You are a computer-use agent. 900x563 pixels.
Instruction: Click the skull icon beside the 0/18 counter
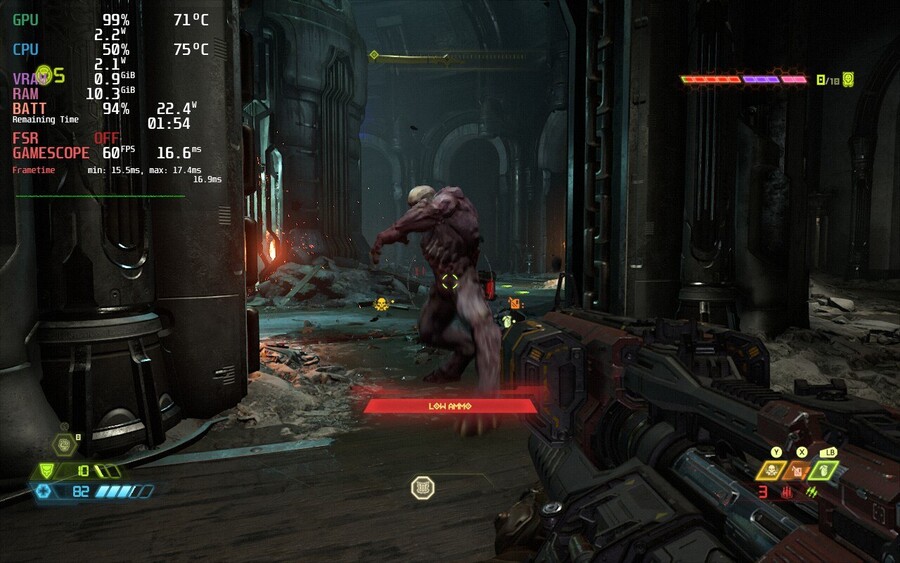848,79
